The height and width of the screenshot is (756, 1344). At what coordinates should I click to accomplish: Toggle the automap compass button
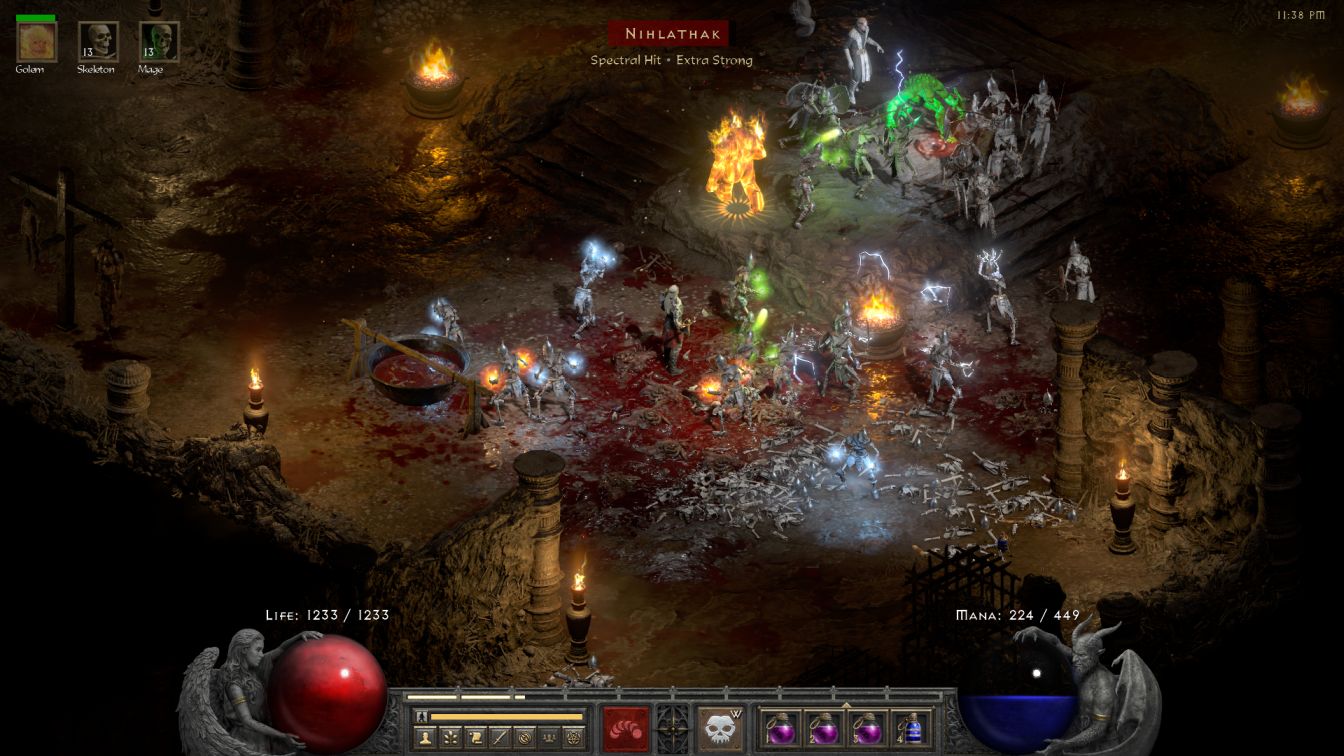(x=524, y=737)
